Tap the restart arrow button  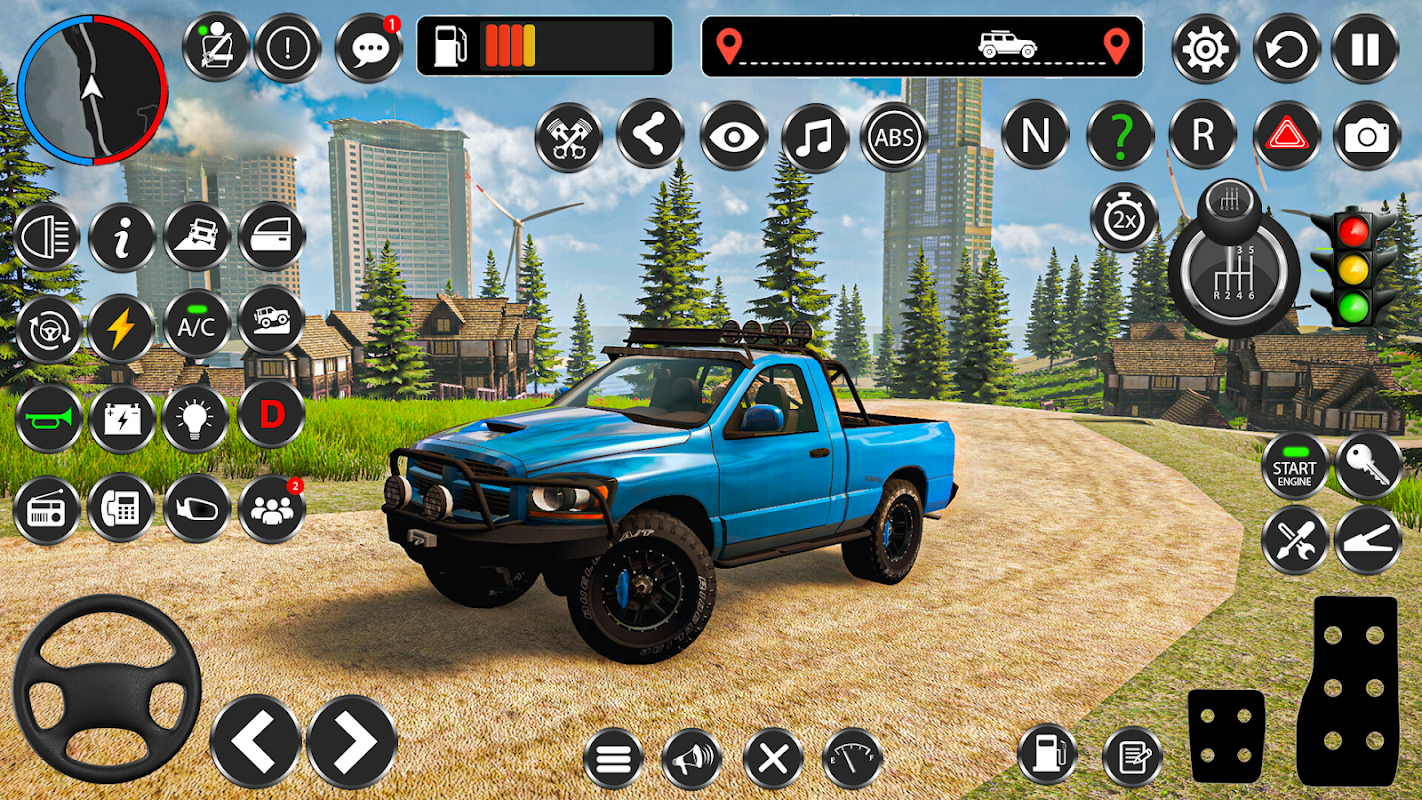(1287, 48)
